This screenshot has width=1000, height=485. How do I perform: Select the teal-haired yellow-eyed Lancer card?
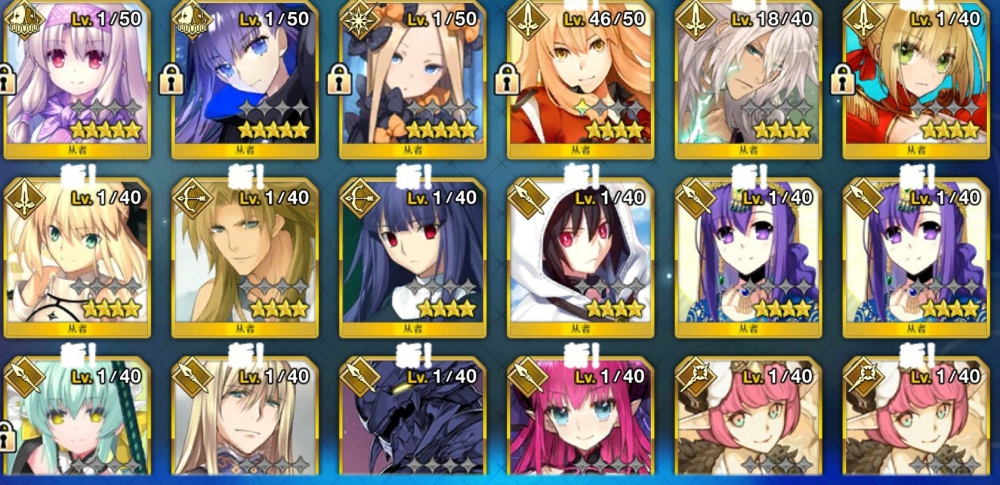[77, 420]
